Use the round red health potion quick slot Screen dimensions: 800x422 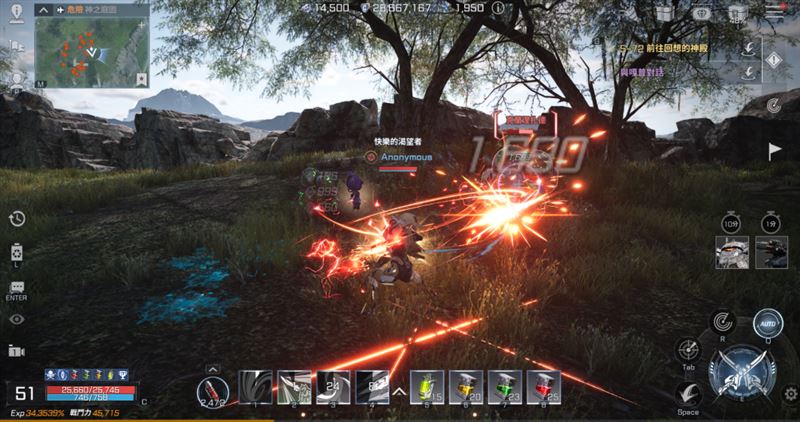pyautogui.click(x=212, y=389)
